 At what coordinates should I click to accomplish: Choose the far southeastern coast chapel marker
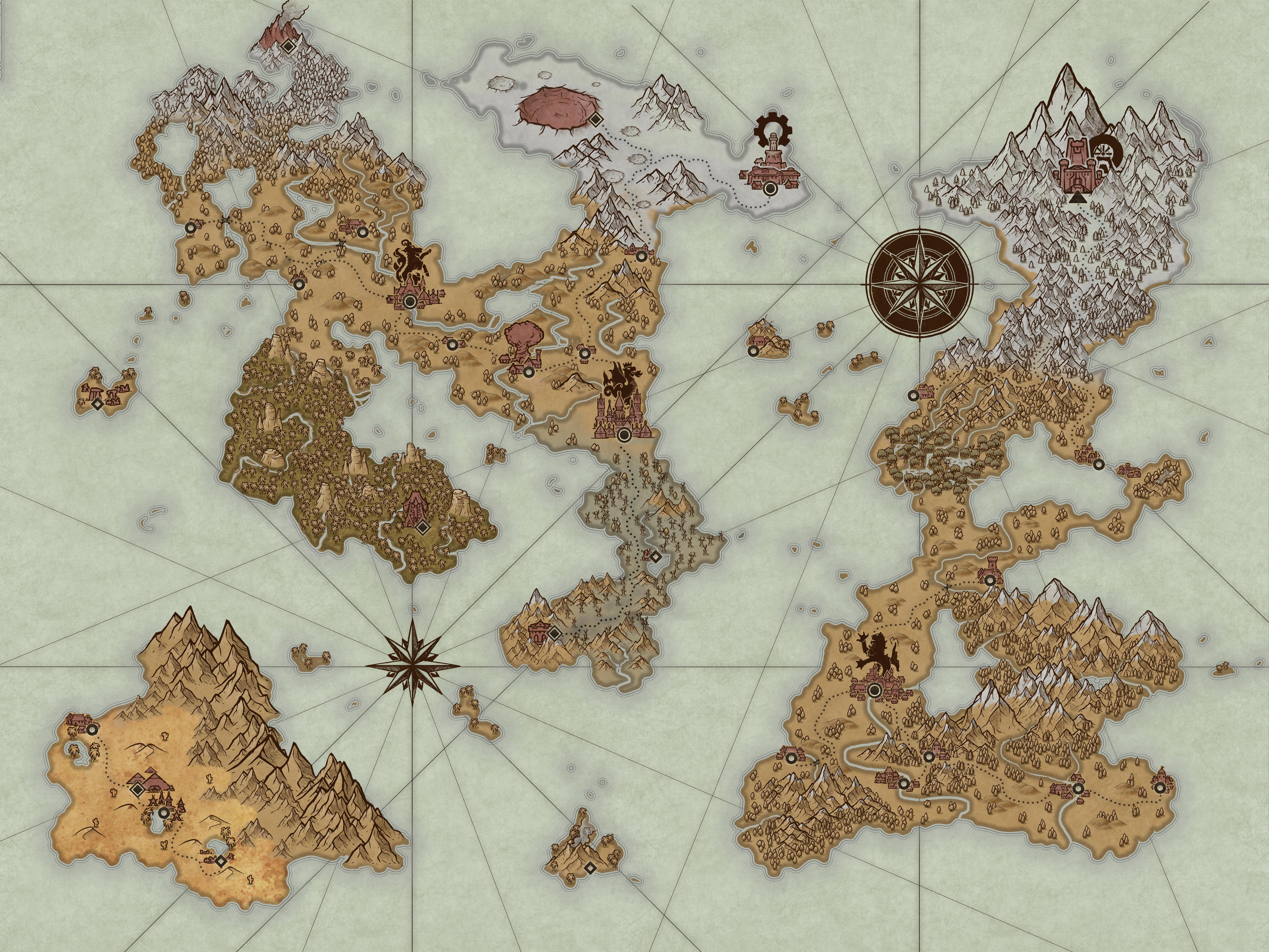pyautogui.click(x=1162, y=788)
